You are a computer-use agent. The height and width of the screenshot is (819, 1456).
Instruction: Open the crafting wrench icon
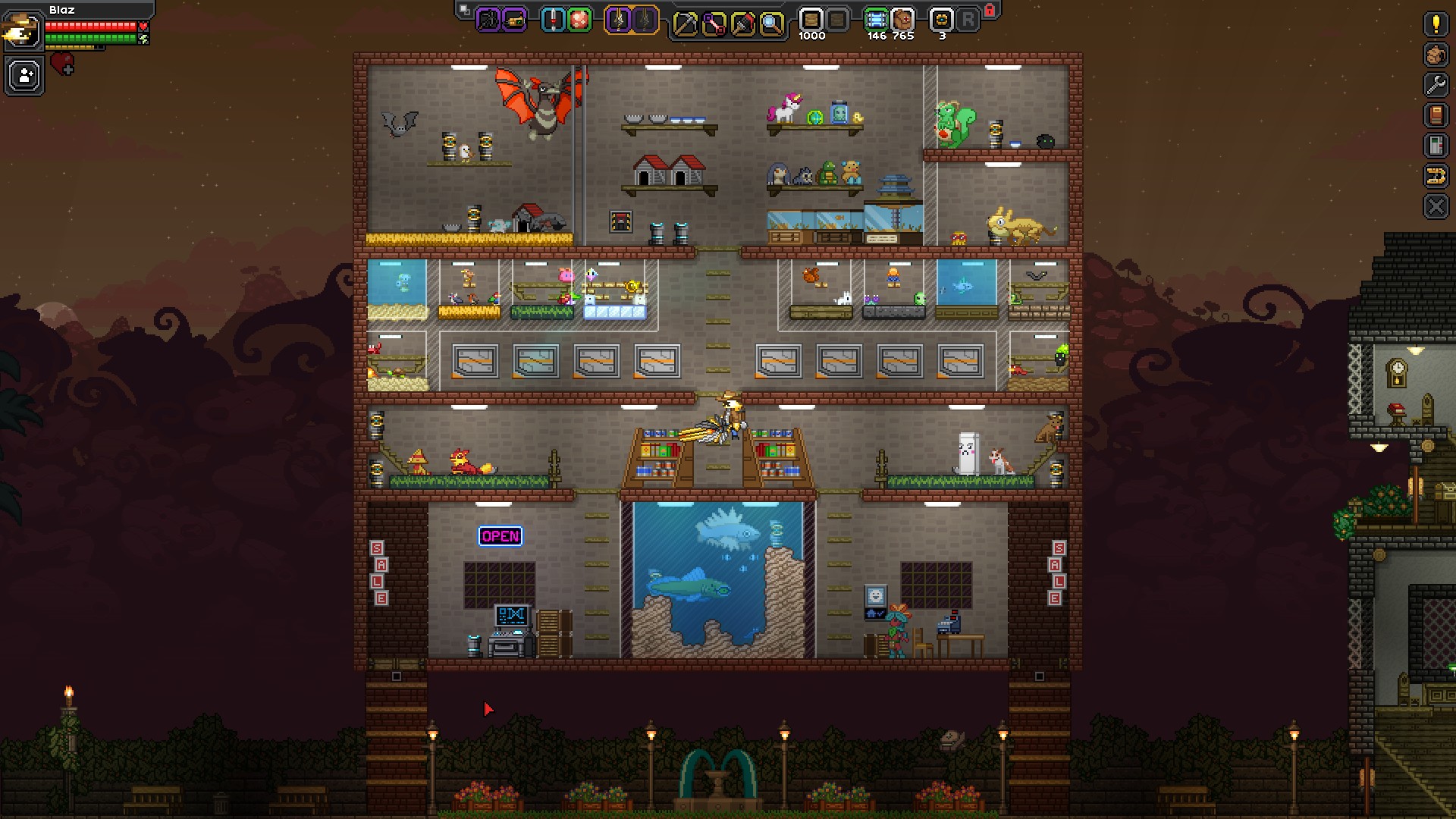point(1436,83)
